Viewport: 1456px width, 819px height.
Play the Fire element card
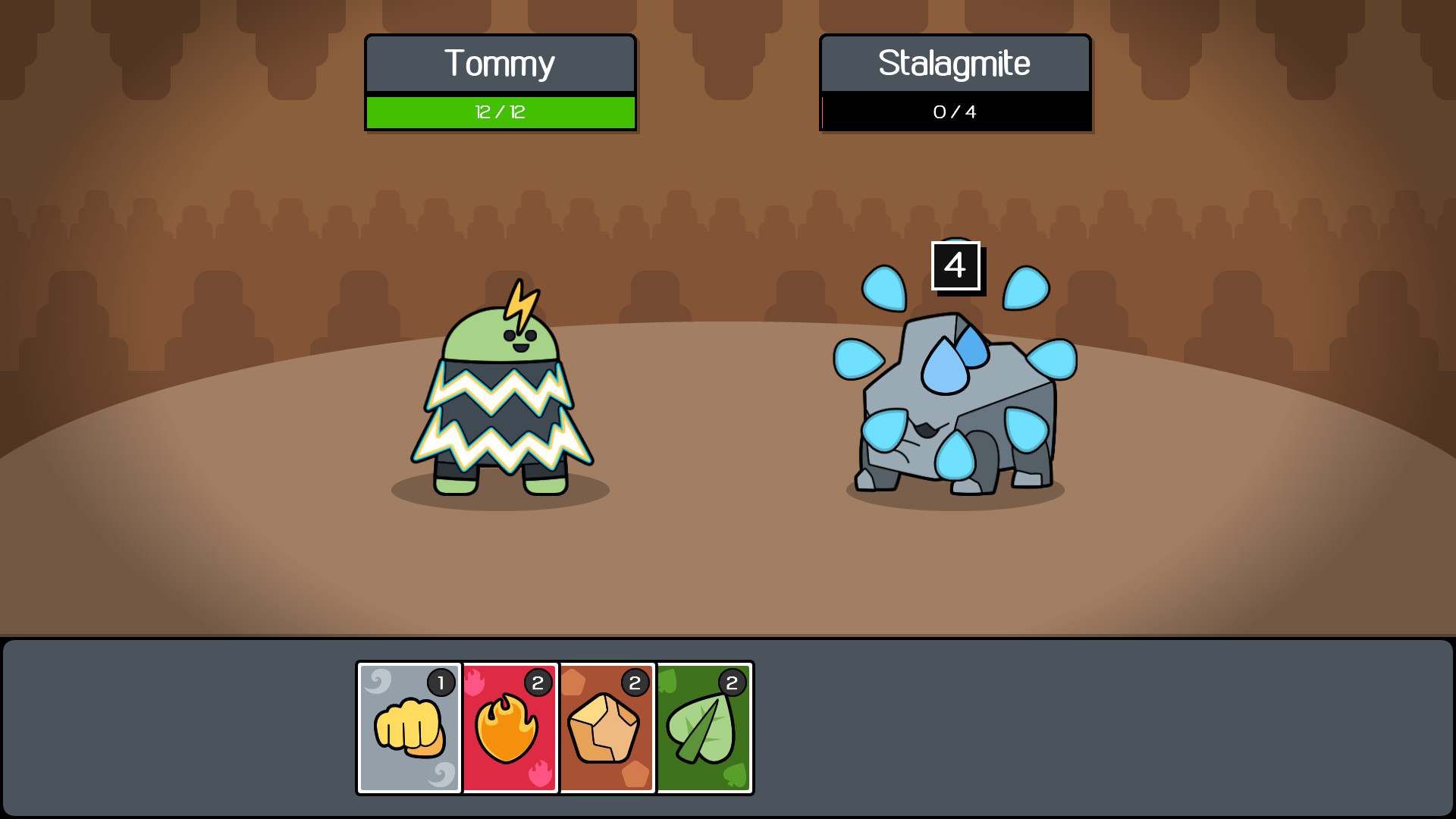click(510, 726)
